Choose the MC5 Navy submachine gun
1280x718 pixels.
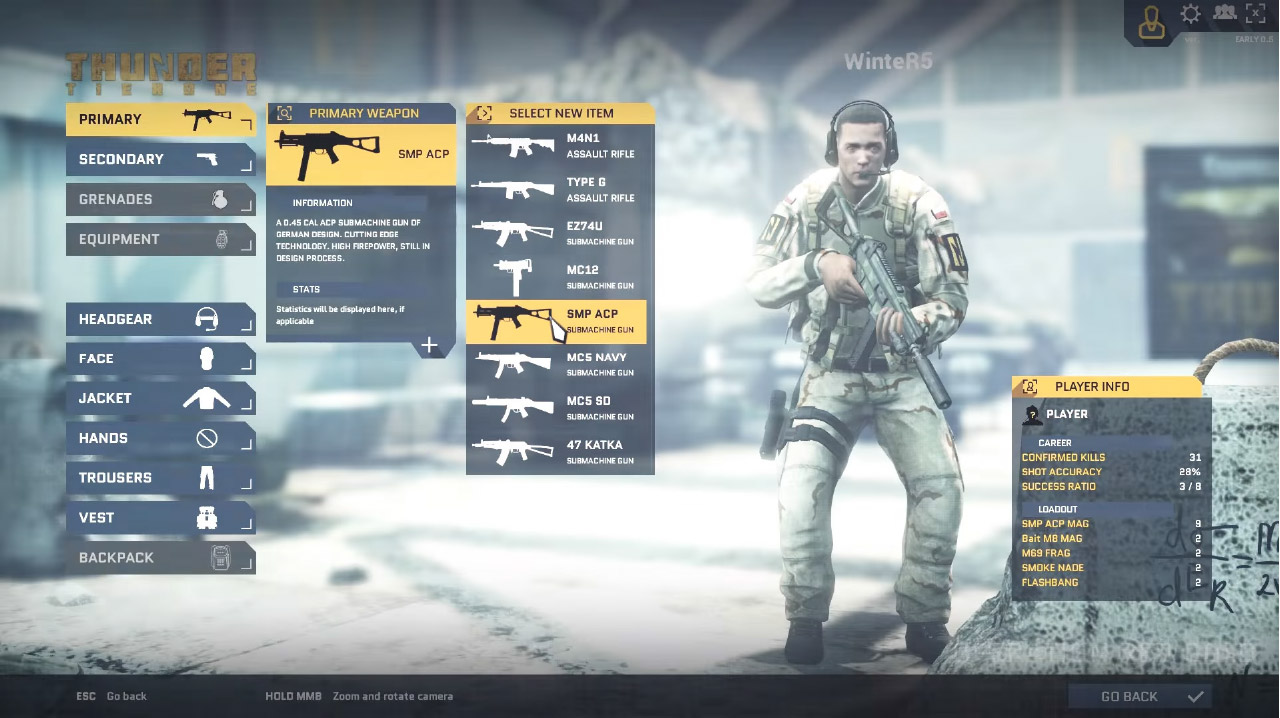[560, 365]
